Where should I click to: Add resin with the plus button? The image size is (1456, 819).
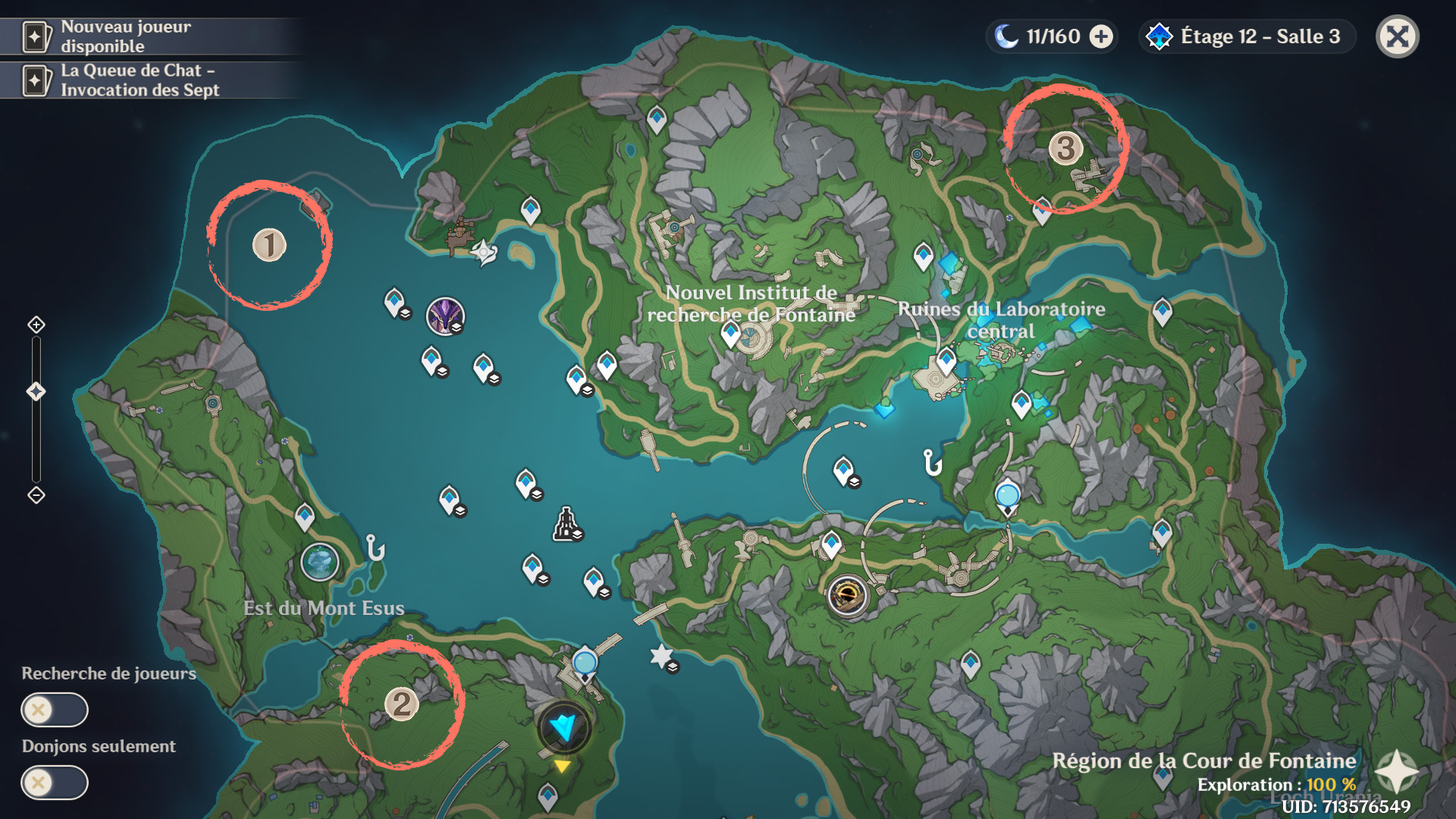[x=1101, y=36]
